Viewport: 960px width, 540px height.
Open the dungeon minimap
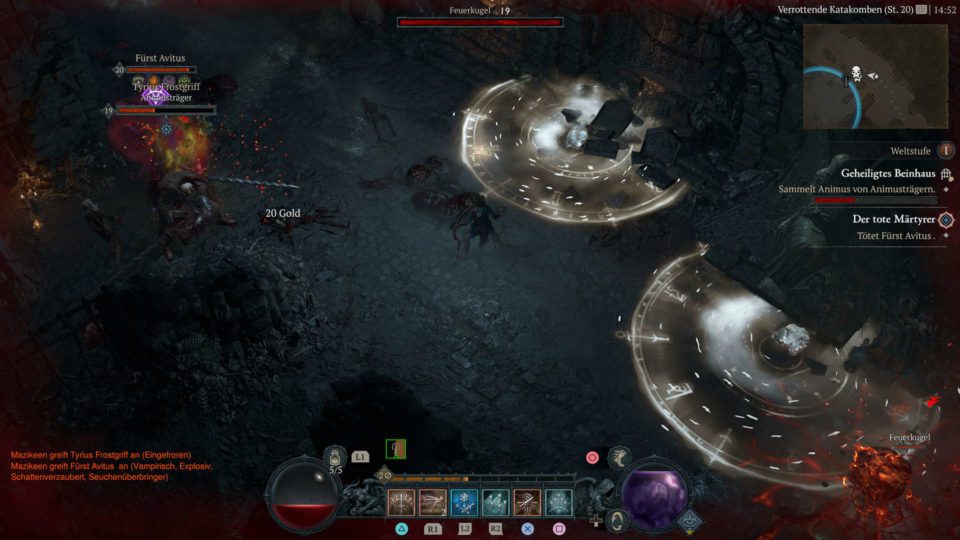click(x=876, y=75)
